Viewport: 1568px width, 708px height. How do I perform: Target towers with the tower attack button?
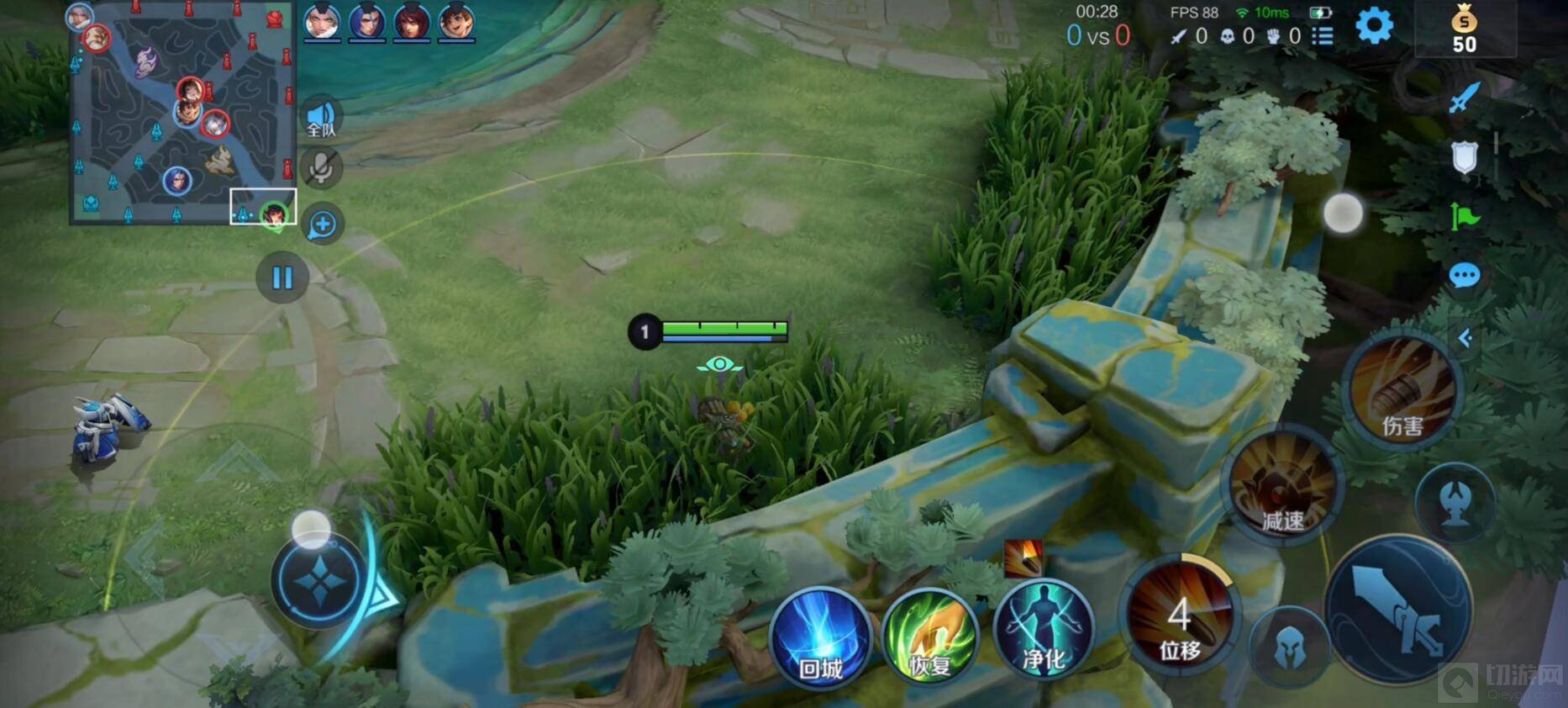(x=1455, y=504)
